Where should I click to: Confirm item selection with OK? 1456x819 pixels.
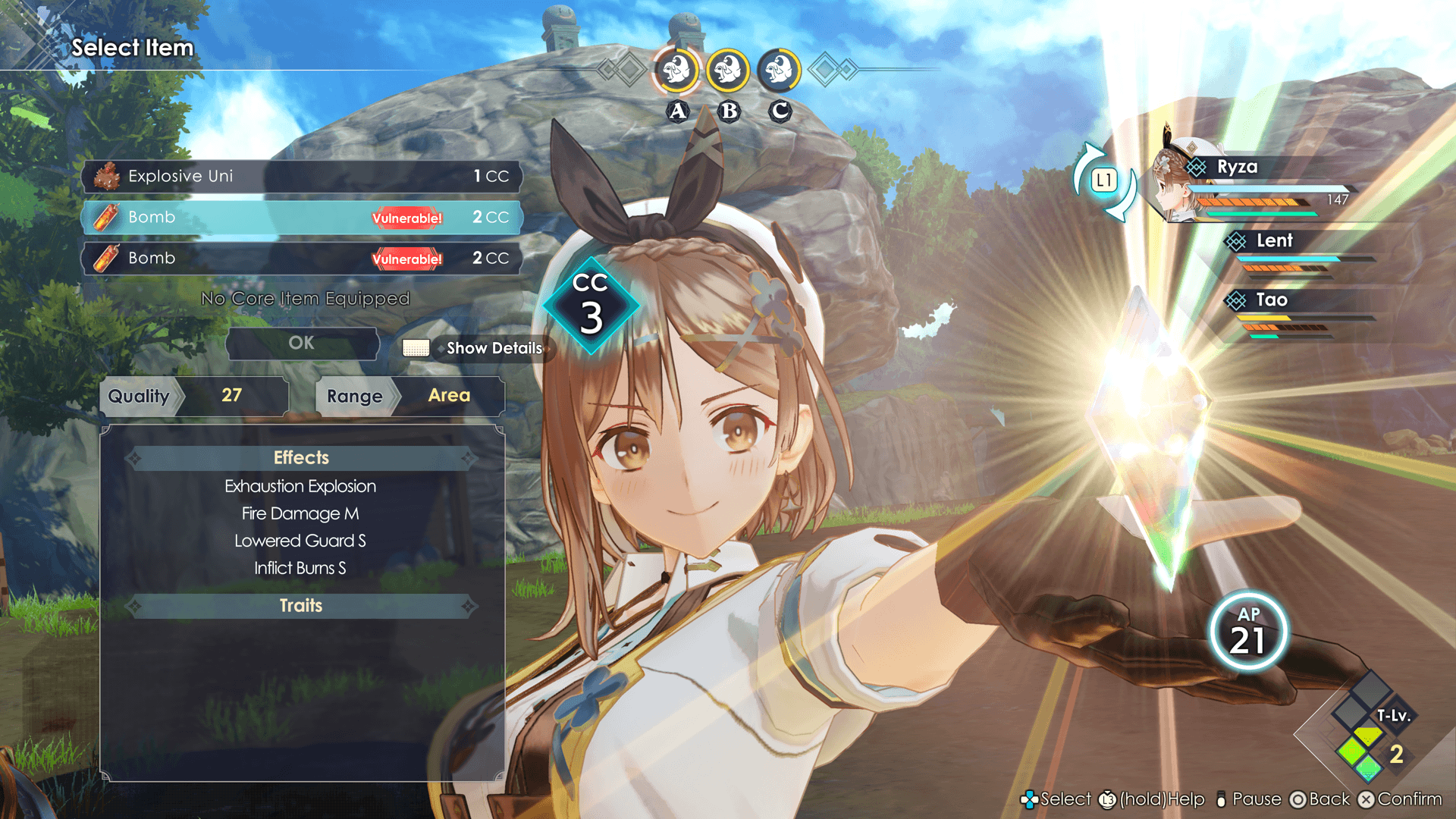click(302, 343)
